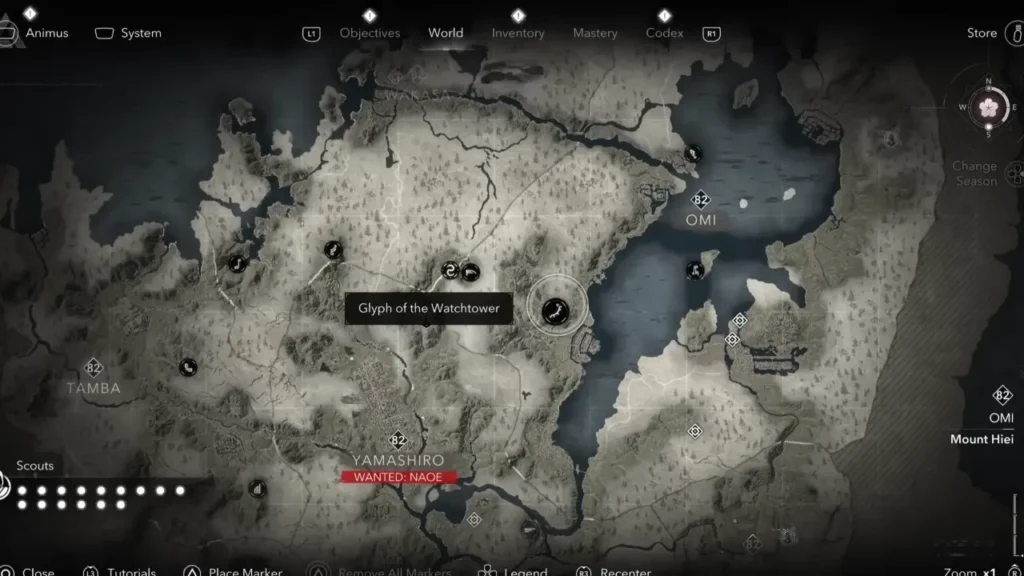Open the Mastery tab

[595, 33]
